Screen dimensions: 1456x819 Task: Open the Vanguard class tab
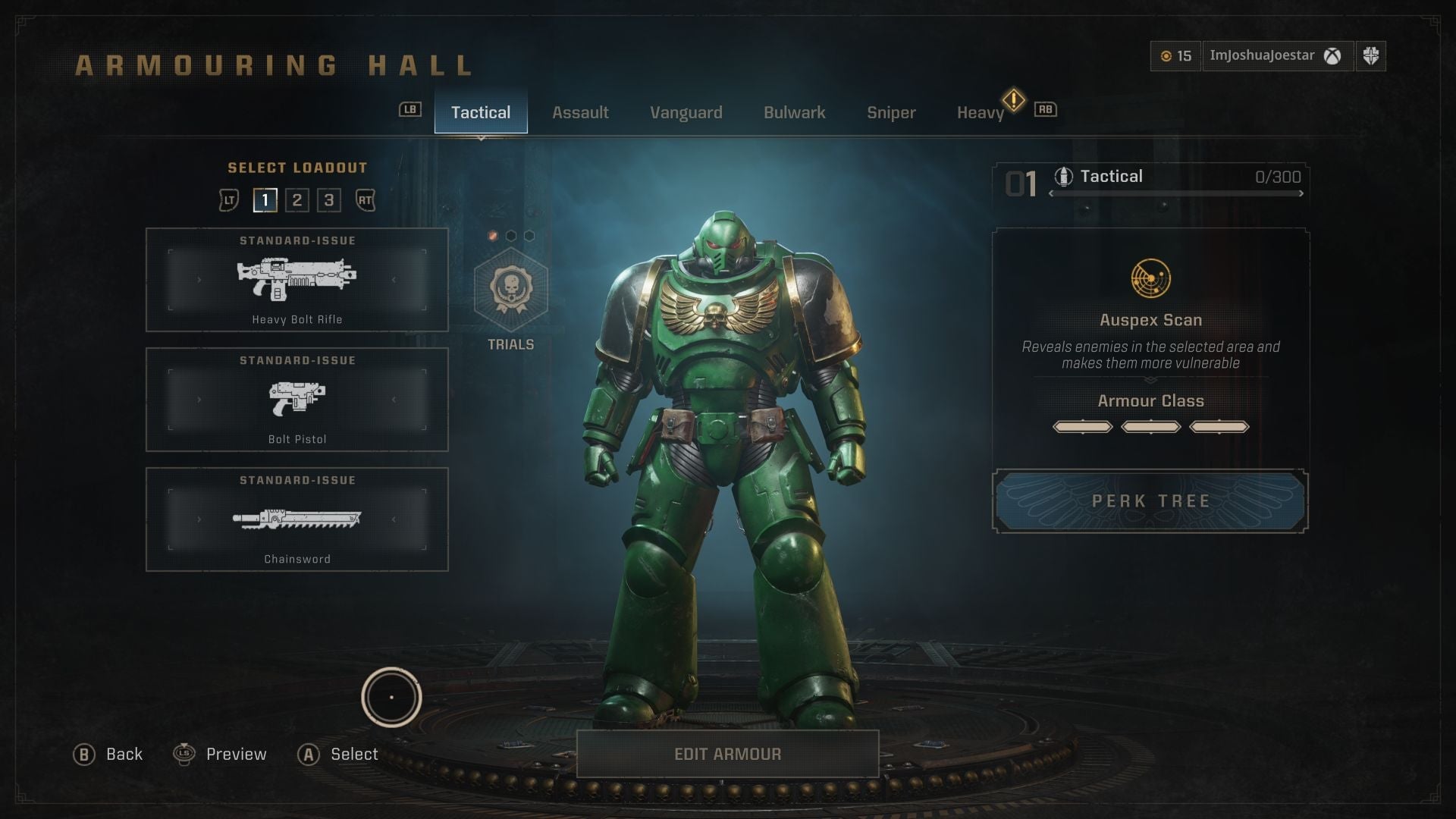click(686, 112)
